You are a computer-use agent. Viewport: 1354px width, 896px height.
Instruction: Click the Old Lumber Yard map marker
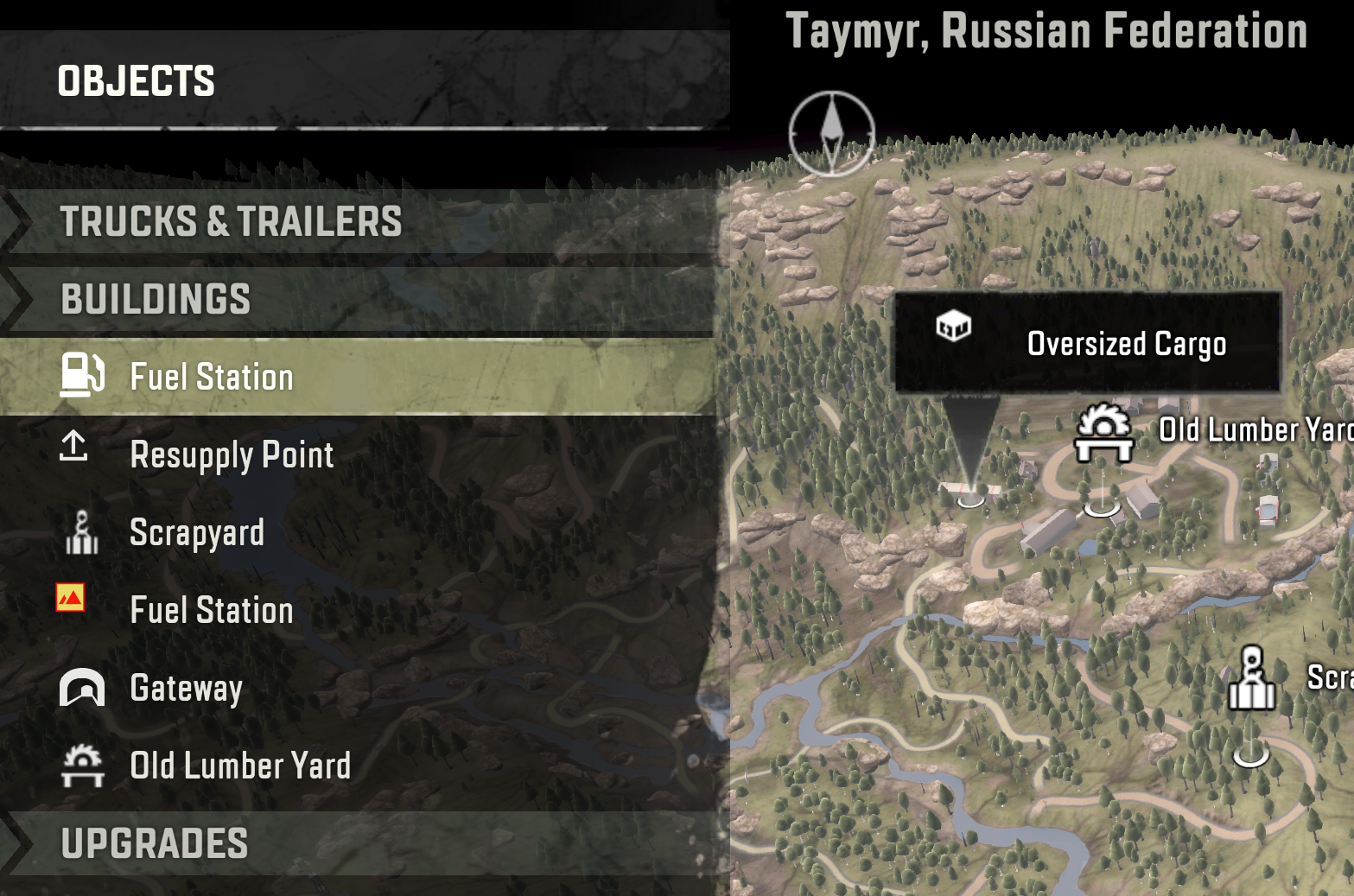[x=1103, y=433]
